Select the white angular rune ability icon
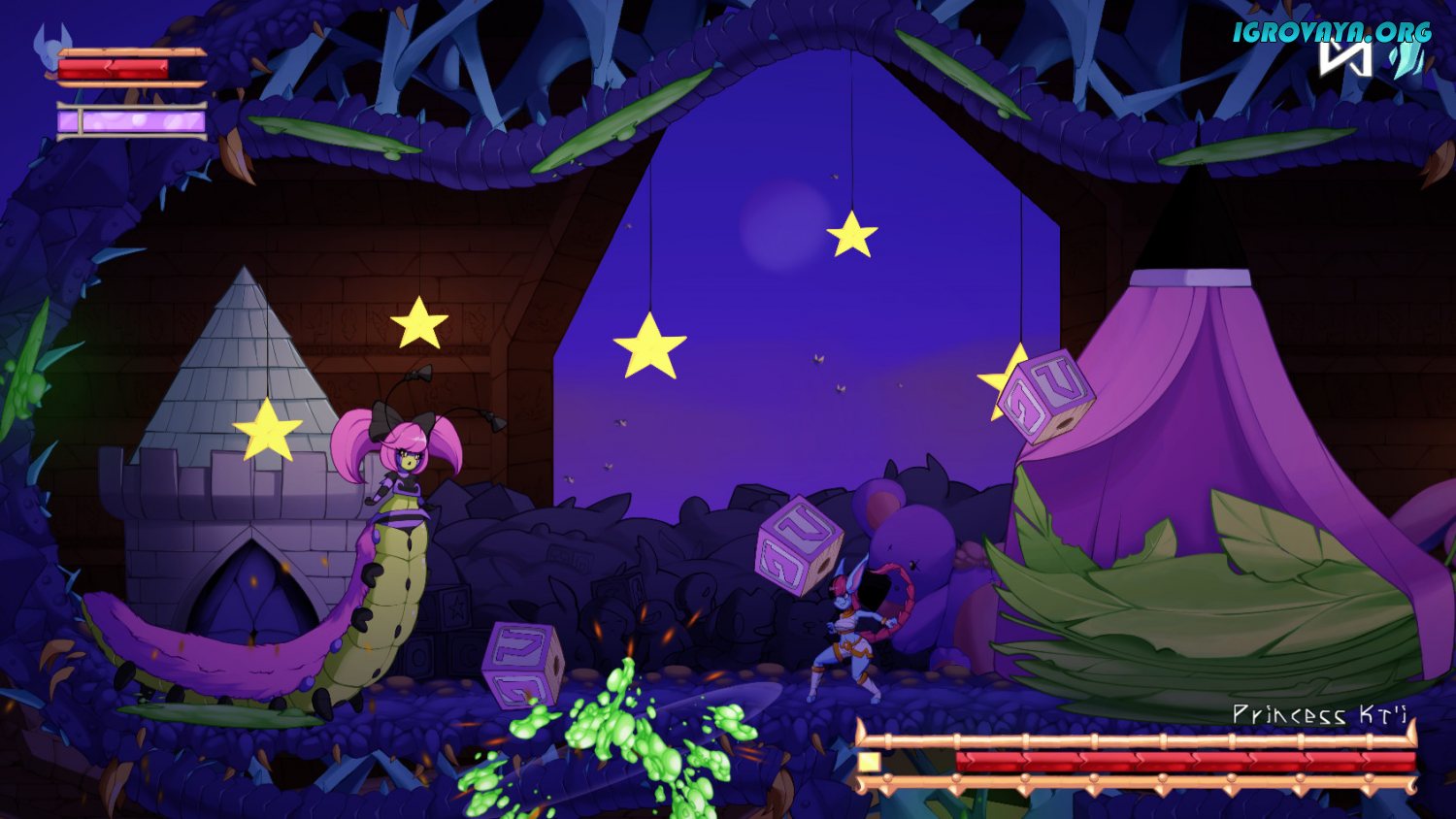 (x=1345, y=58)
